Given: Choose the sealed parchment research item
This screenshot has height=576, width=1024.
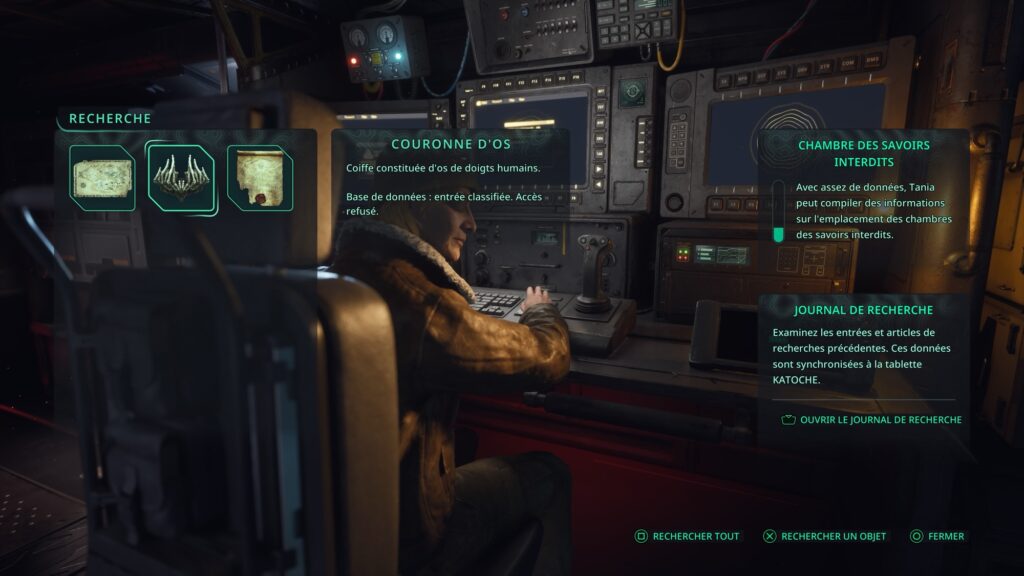Looking at the screenshot, I should click(x=259, y=178).
